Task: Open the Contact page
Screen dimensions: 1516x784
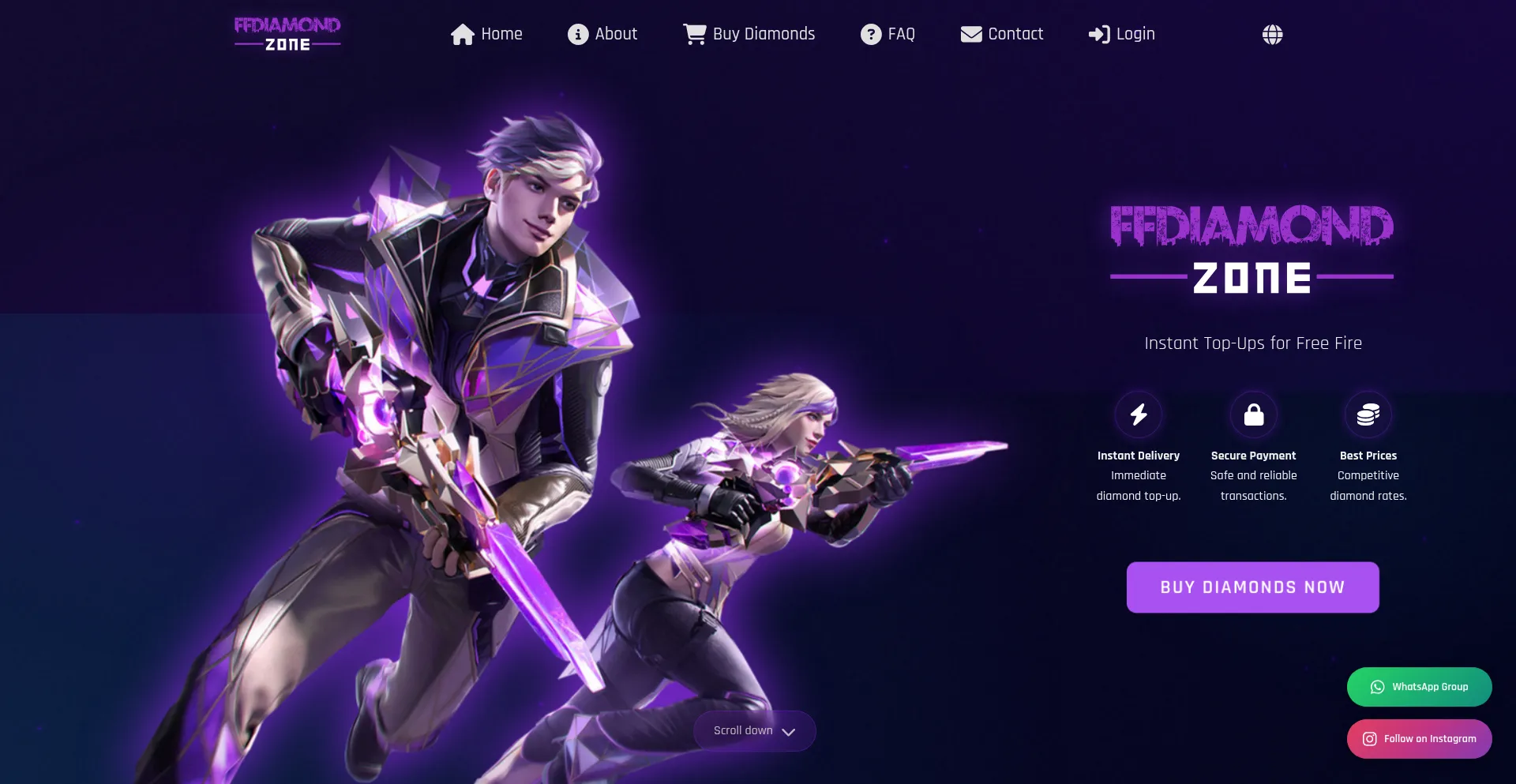Action: [x=1001, y=34]
